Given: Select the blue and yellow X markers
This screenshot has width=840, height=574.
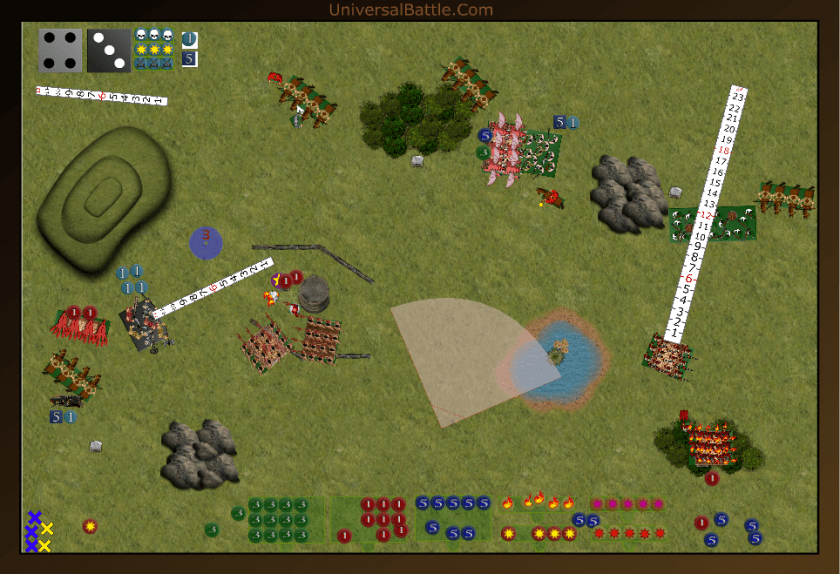Looking at the screenshot, I should [38, 531].
